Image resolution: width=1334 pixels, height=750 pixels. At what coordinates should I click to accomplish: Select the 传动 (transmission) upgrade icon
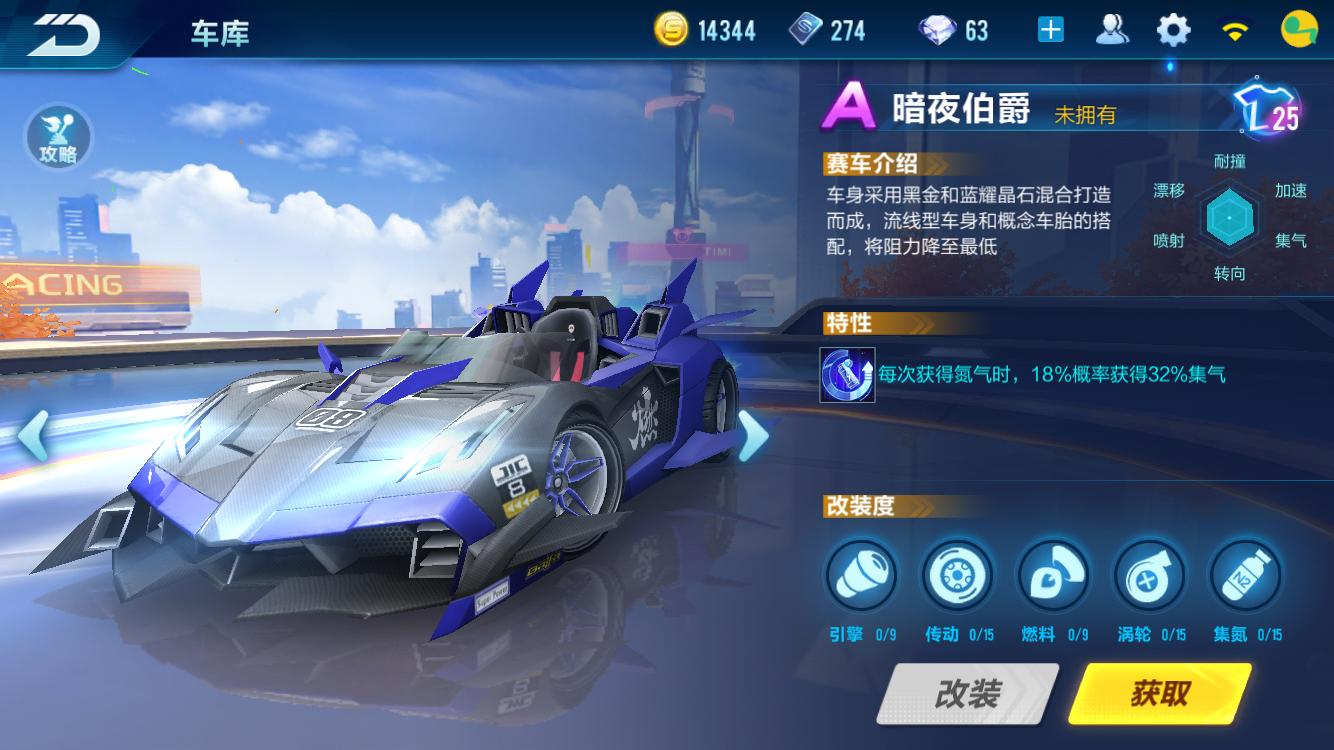pos(957,575)
